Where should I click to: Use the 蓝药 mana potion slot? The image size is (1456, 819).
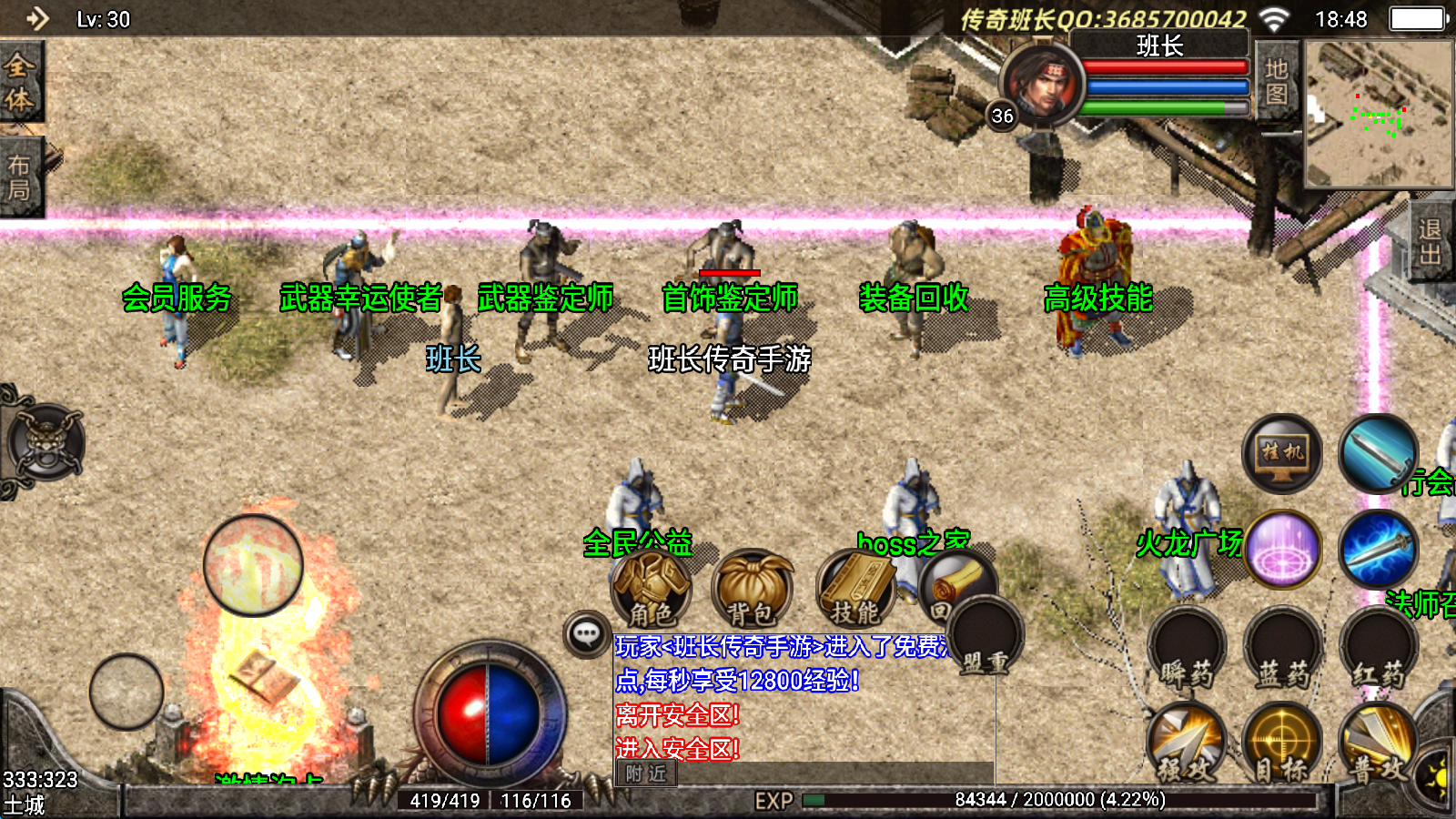[1283, 648]
